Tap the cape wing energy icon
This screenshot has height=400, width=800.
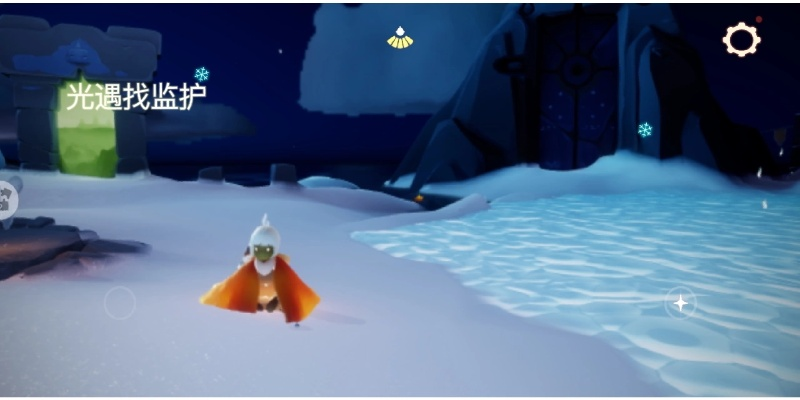point(400,38)
